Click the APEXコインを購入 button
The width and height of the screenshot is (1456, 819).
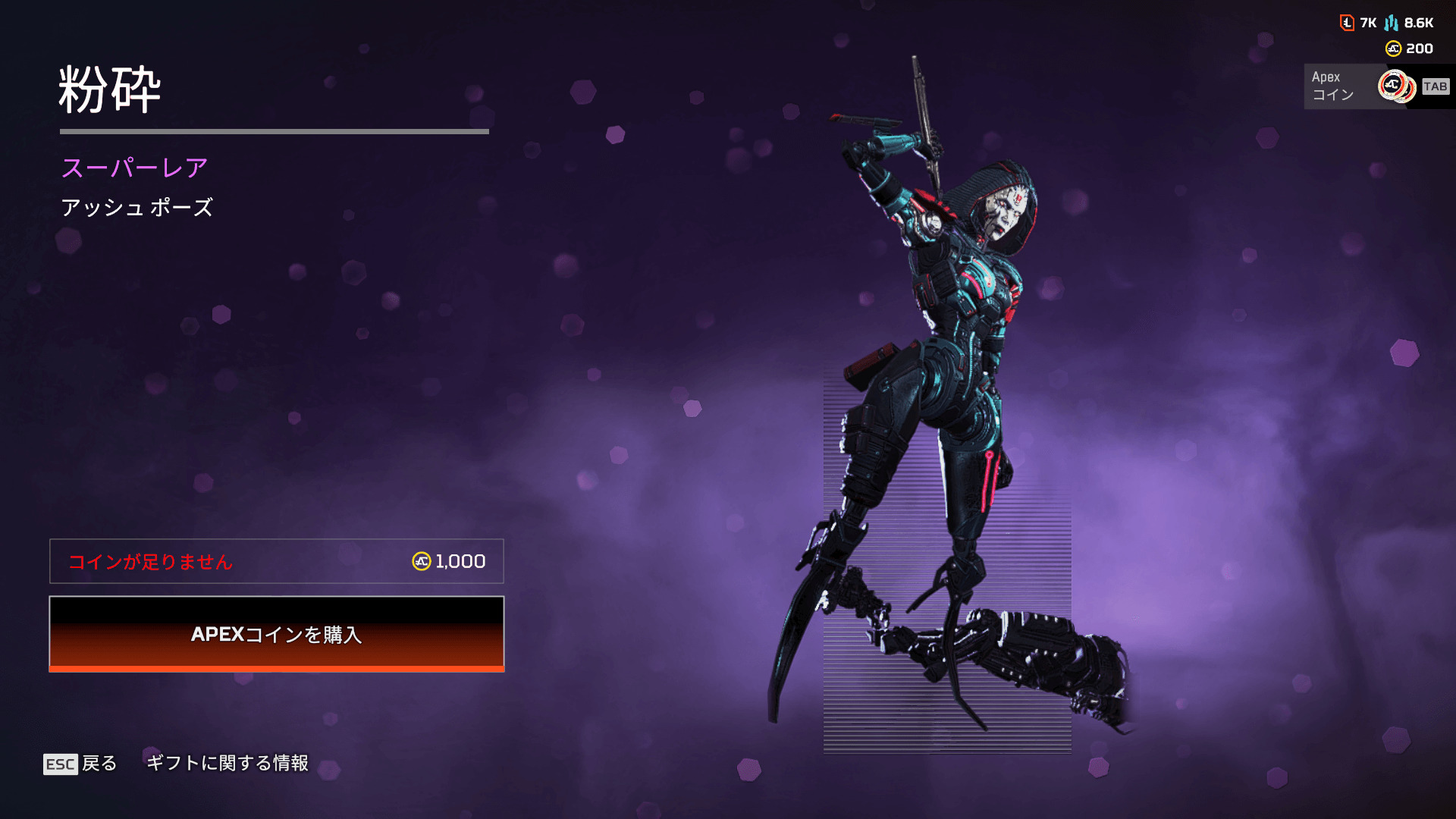click(x=277, y=634)
